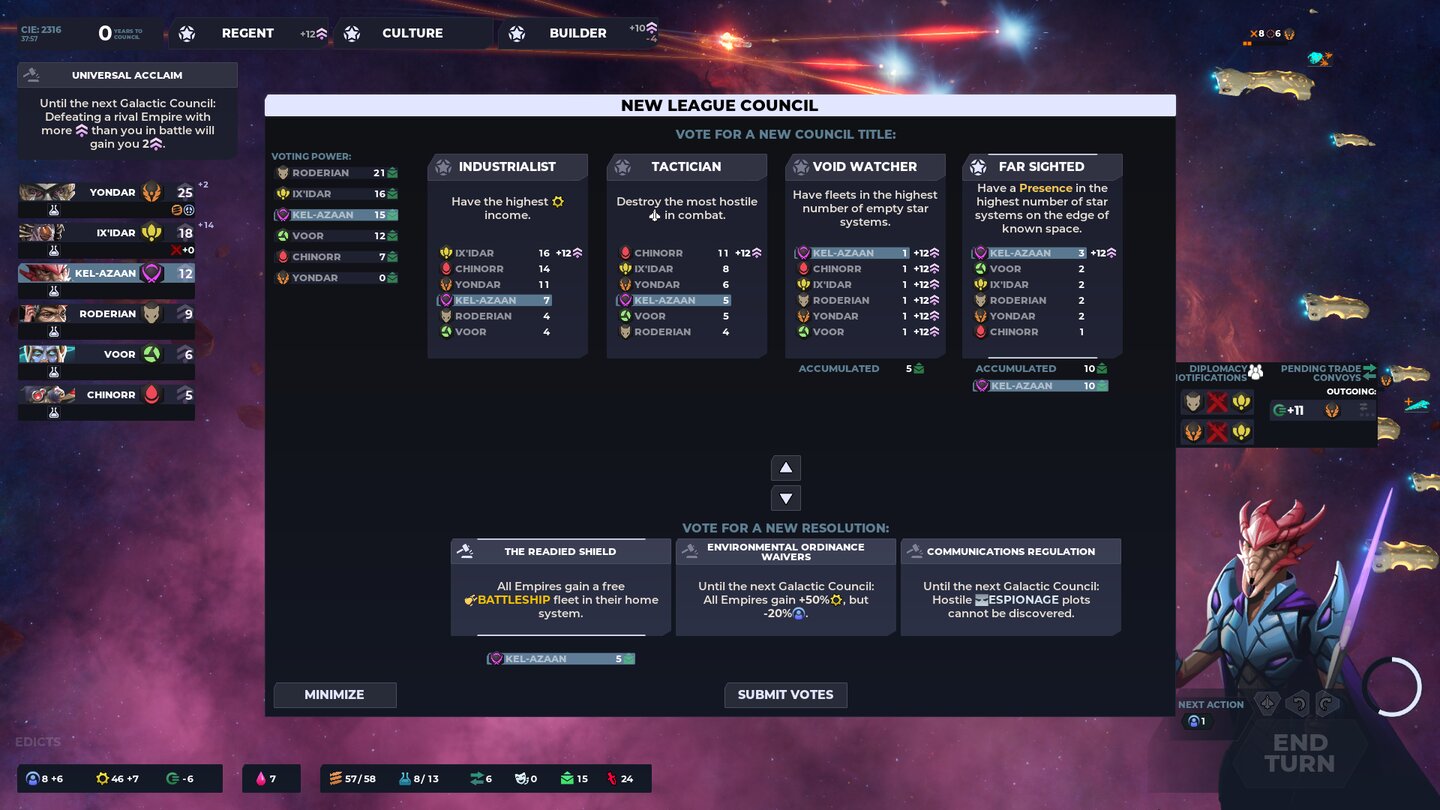Click the research flask icon showing 8/13
This screenshot has height=810, width=1440.
403,778
